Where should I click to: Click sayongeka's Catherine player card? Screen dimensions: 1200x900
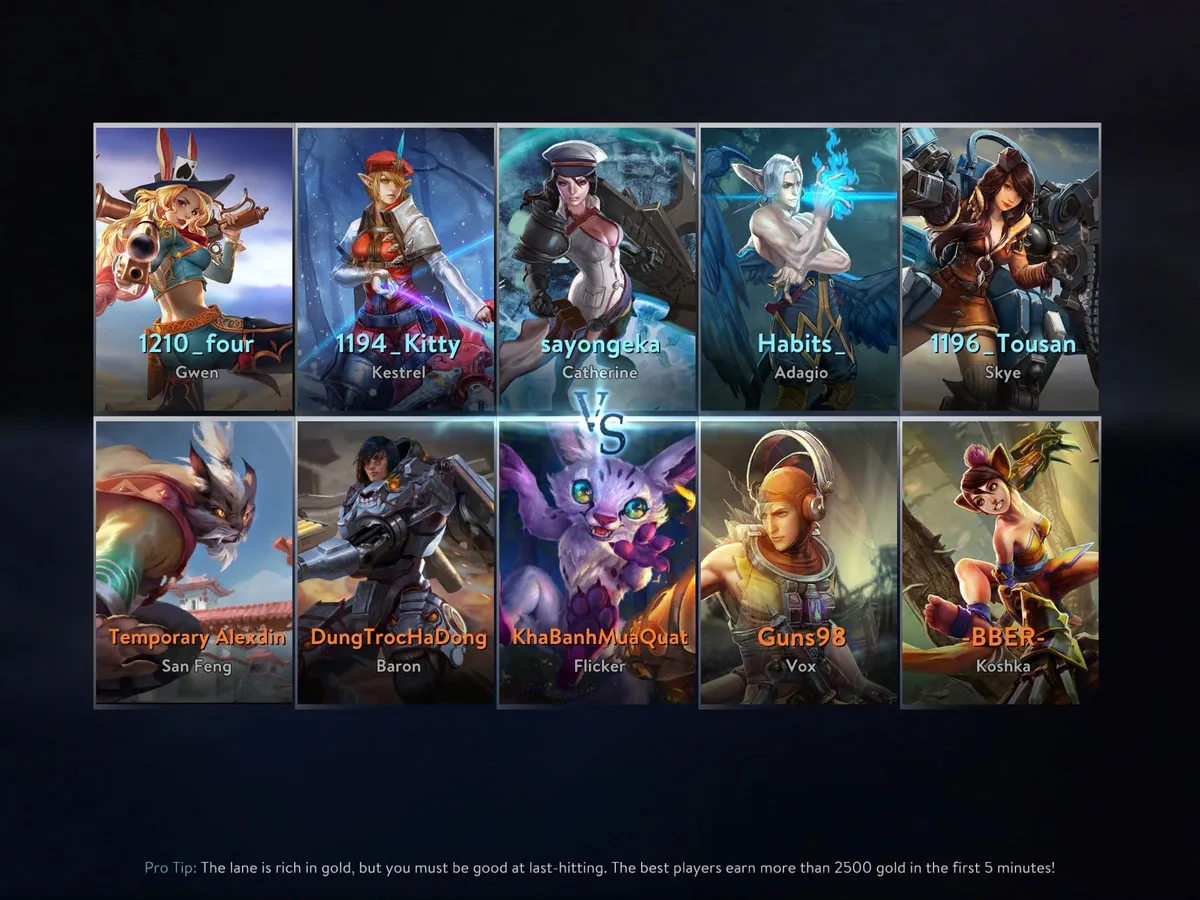(598, 268)
